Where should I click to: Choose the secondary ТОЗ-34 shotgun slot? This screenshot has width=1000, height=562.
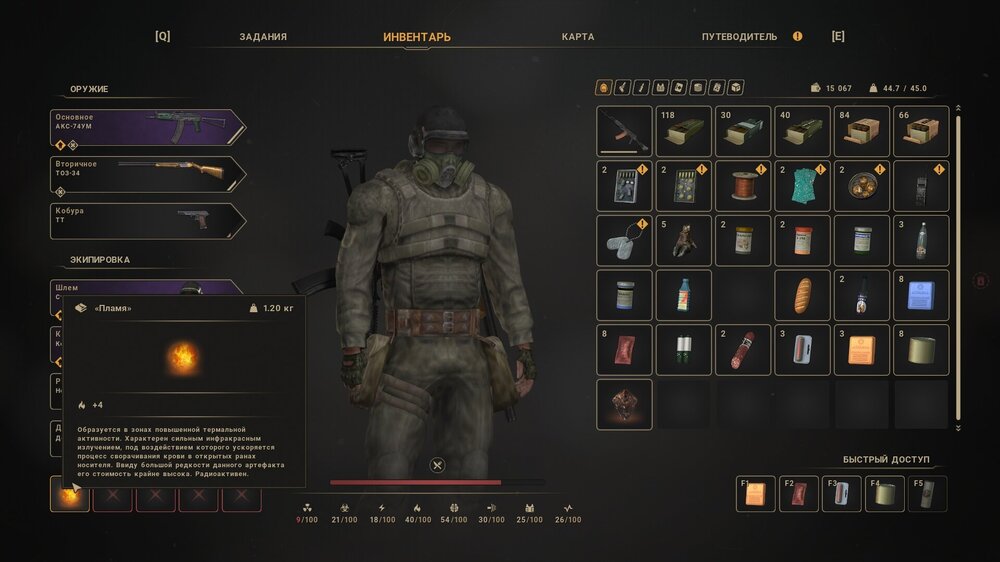pos(148,174)
